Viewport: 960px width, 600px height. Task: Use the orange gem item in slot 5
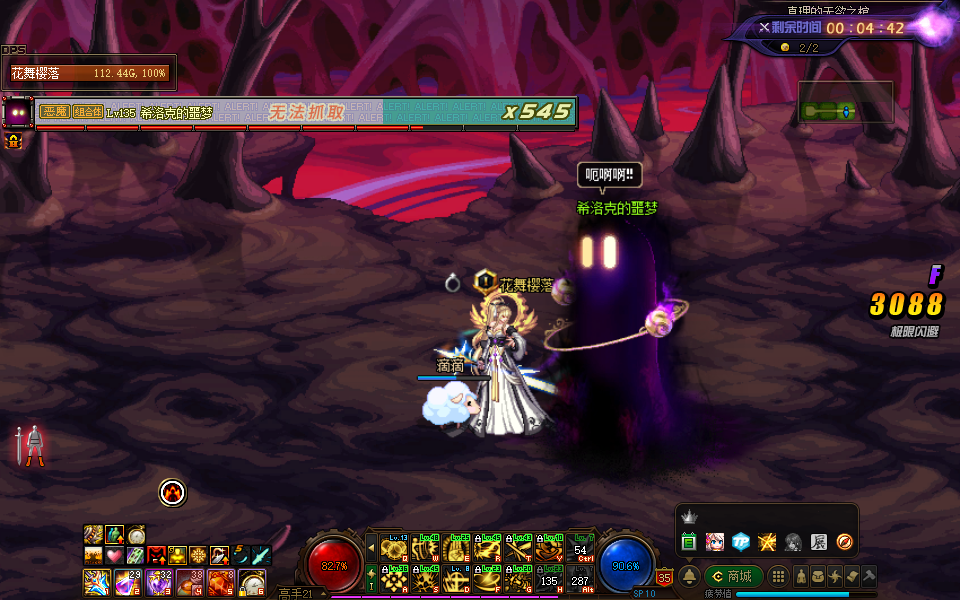pyautogui.click(x=221, y=580)
